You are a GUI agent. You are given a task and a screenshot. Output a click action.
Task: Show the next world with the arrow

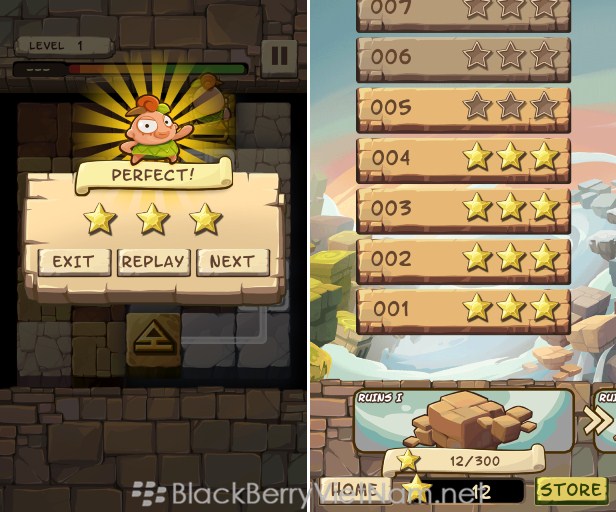(598, 424)
